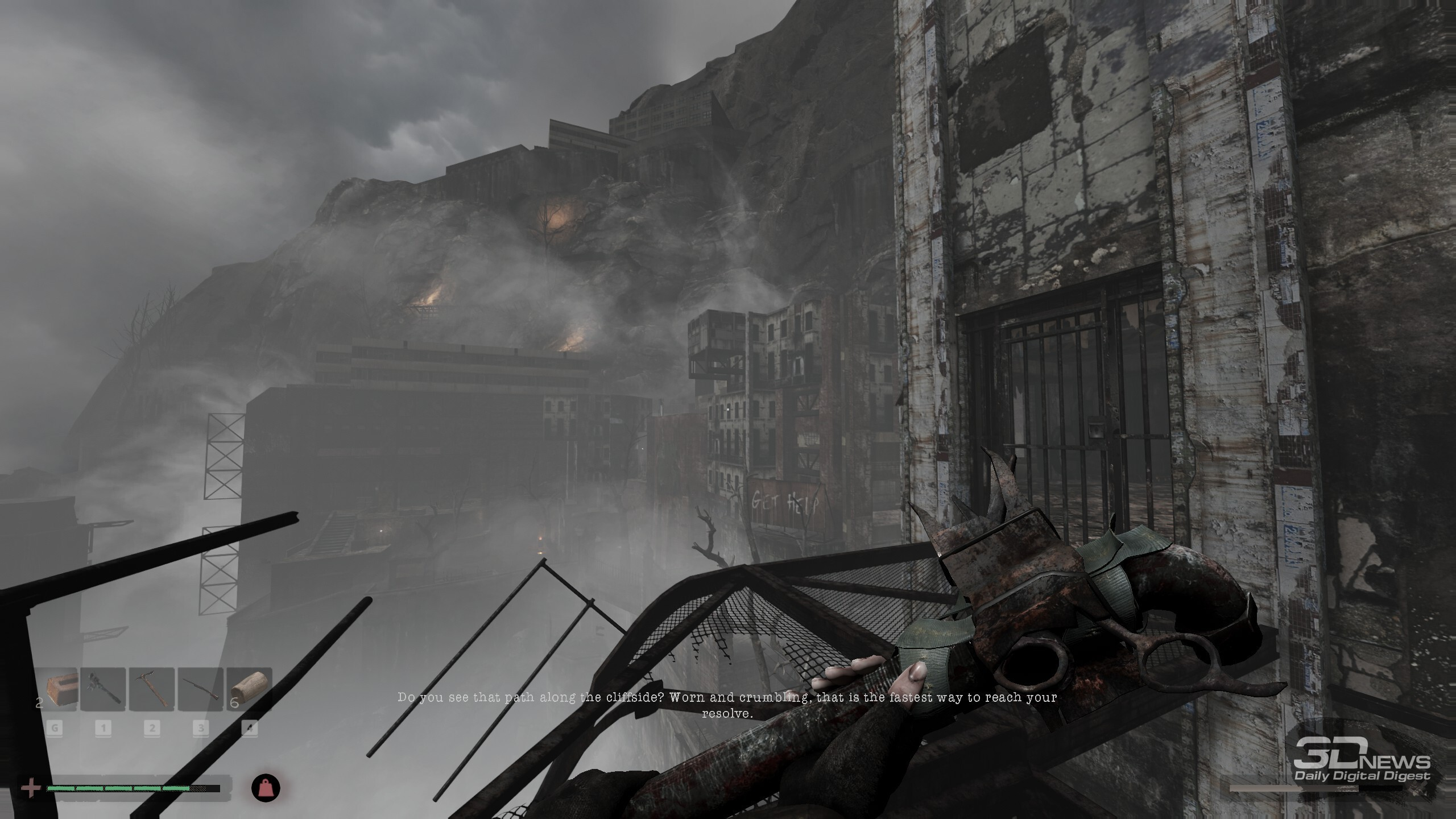Image resolution: width=1456 pixels, height=819 pixels.
Task: Click the red weight encumbrance icon
Action: point(266,788)
